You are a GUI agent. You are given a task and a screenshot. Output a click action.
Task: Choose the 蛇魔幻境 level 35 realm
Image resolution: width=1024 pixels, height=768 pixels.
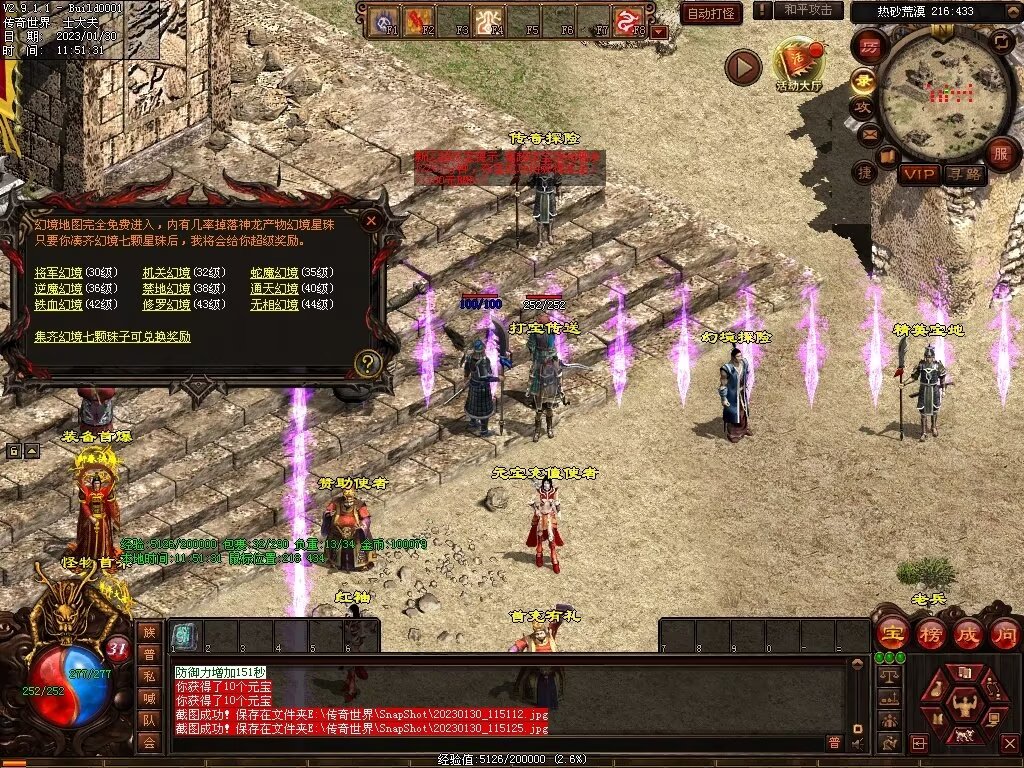[274, 273]
